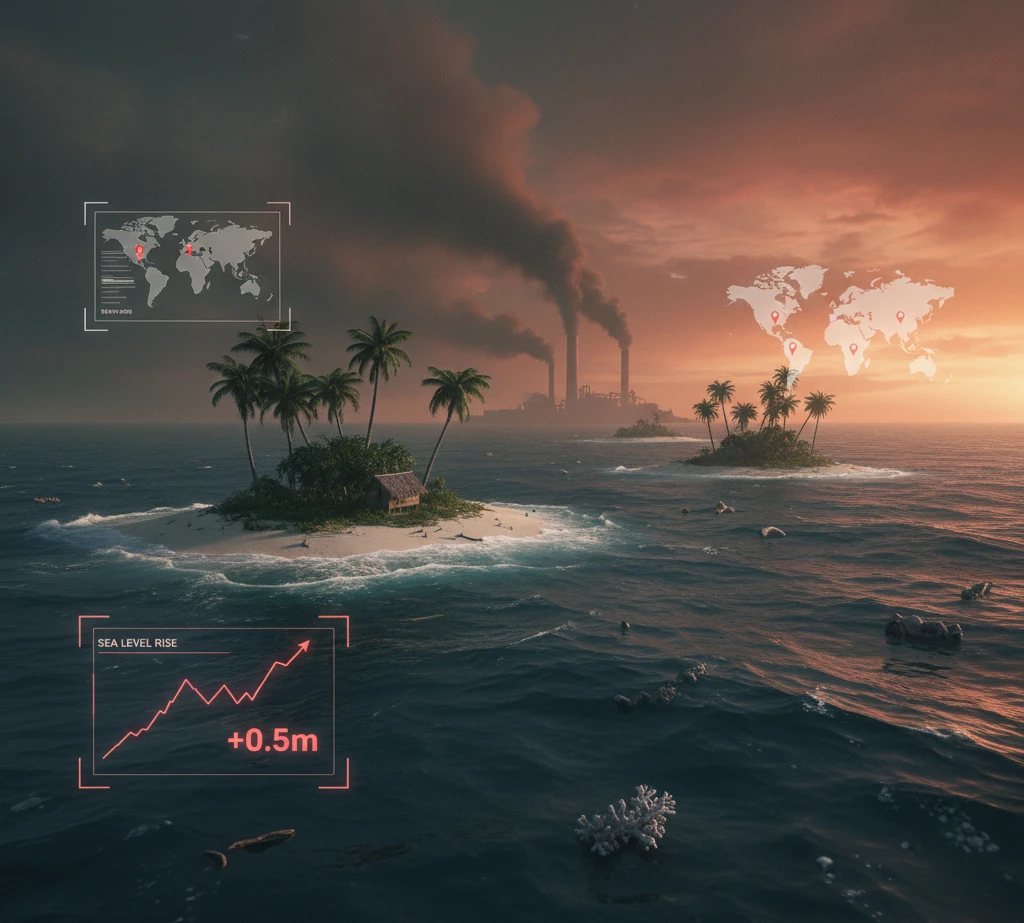Select the Asia pin on the translucent map
The width and height of the screenshot is (1024, 923).
click(899, 317)
